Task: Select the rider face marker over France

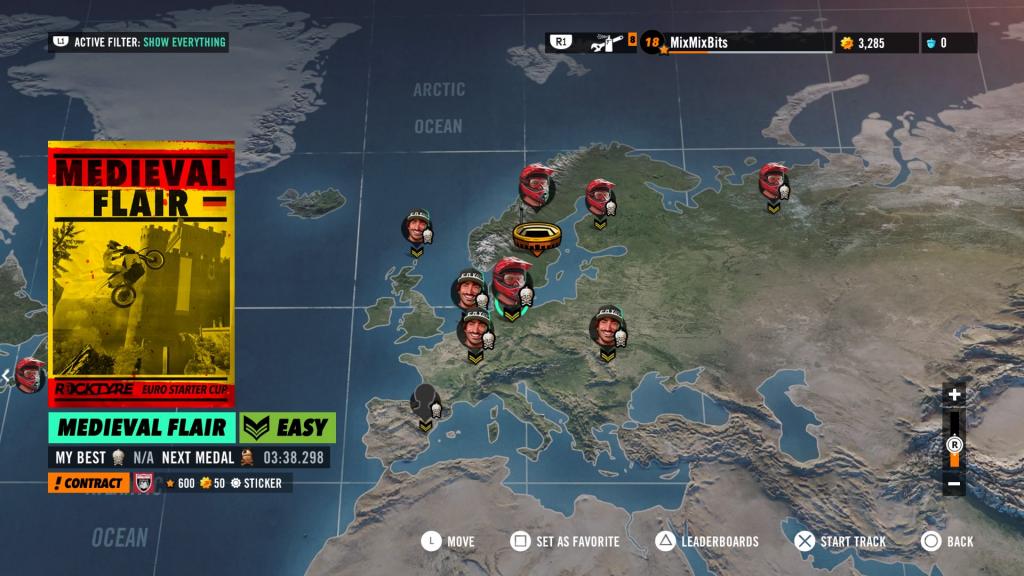Action: (x=475, y=330)
